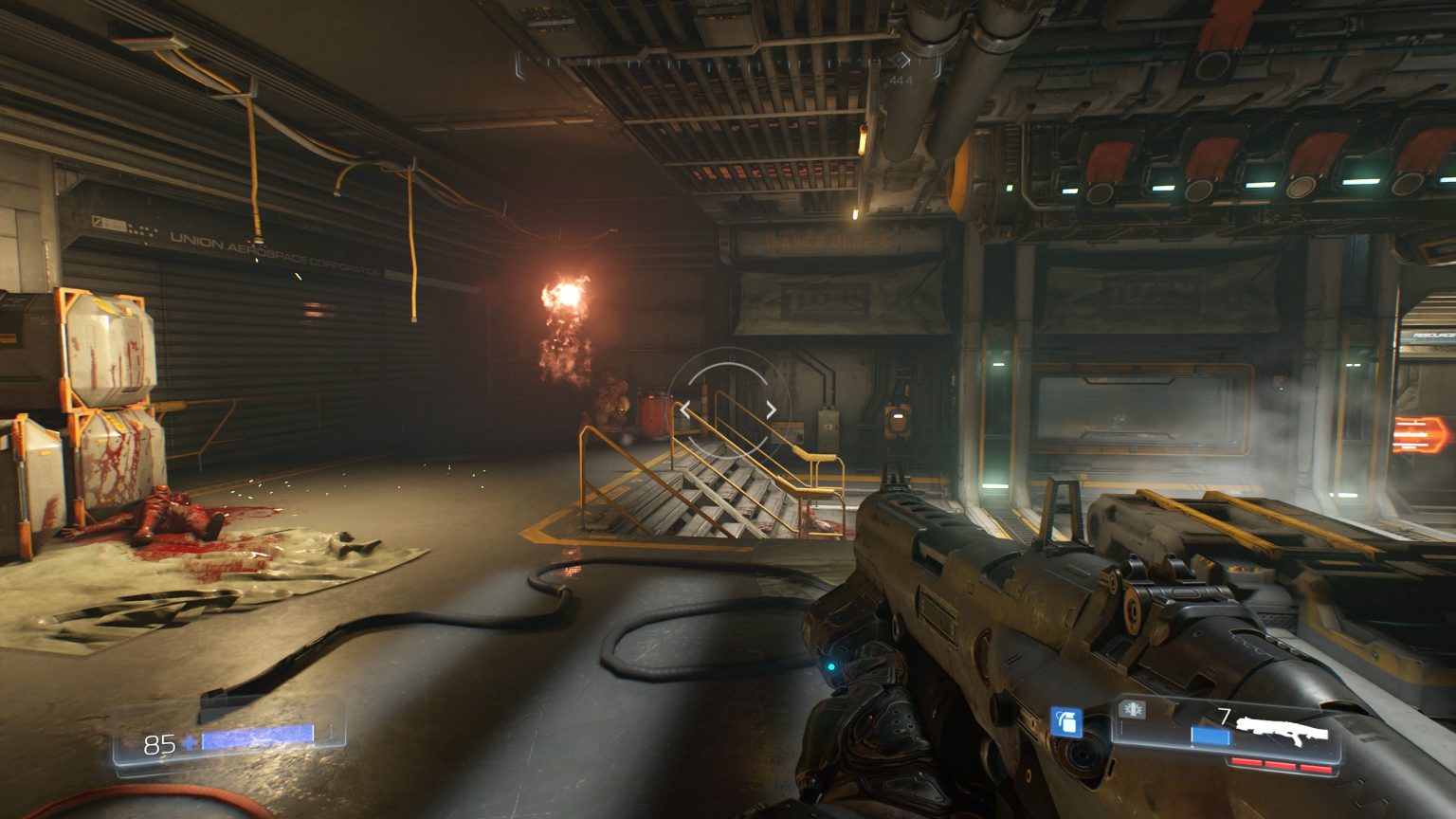The image size is (1456, 819).
Task: Click the blue armor bar next to health
Action: [258, 737]
